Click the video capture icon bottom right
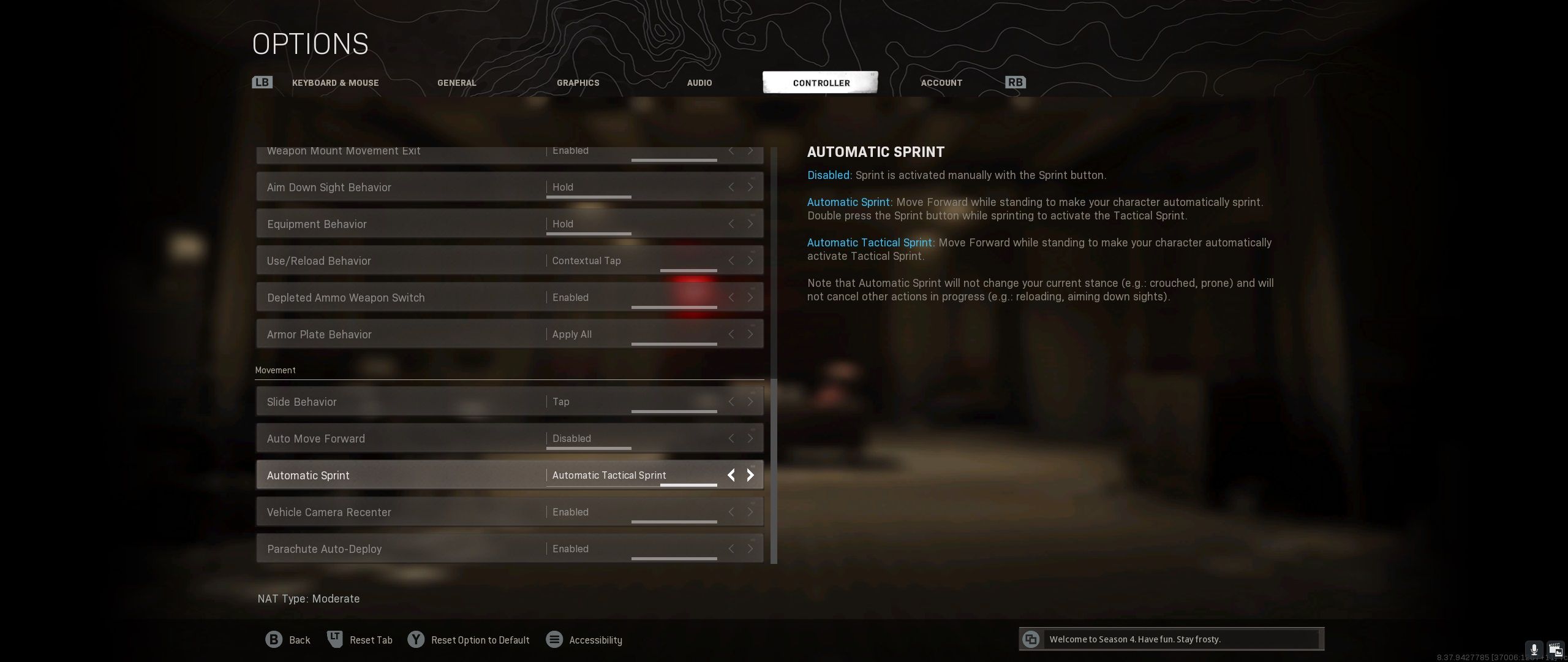This screenshot has height=662, width=1568. coord(1556,649)
